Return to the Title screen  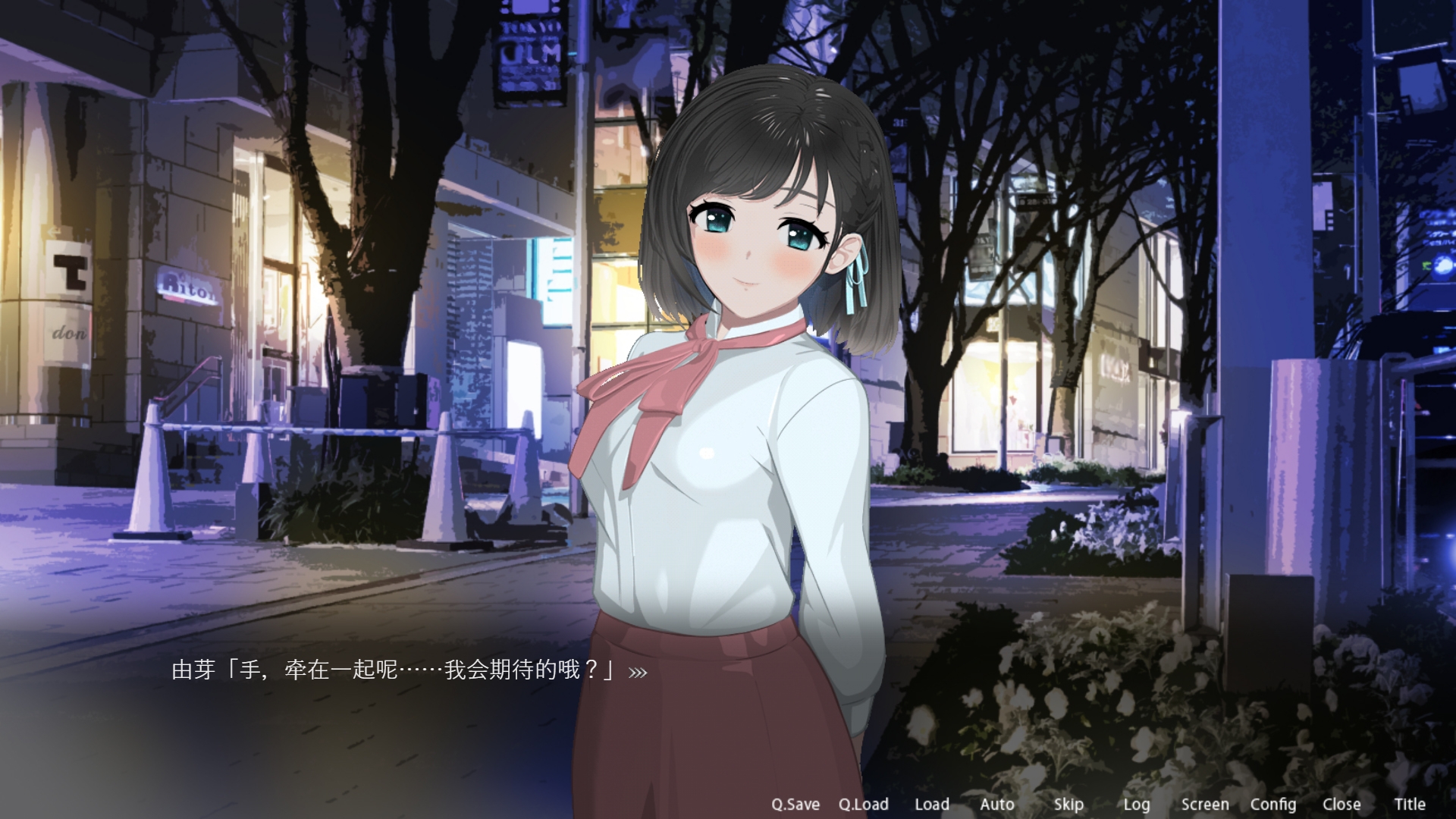1412,804
